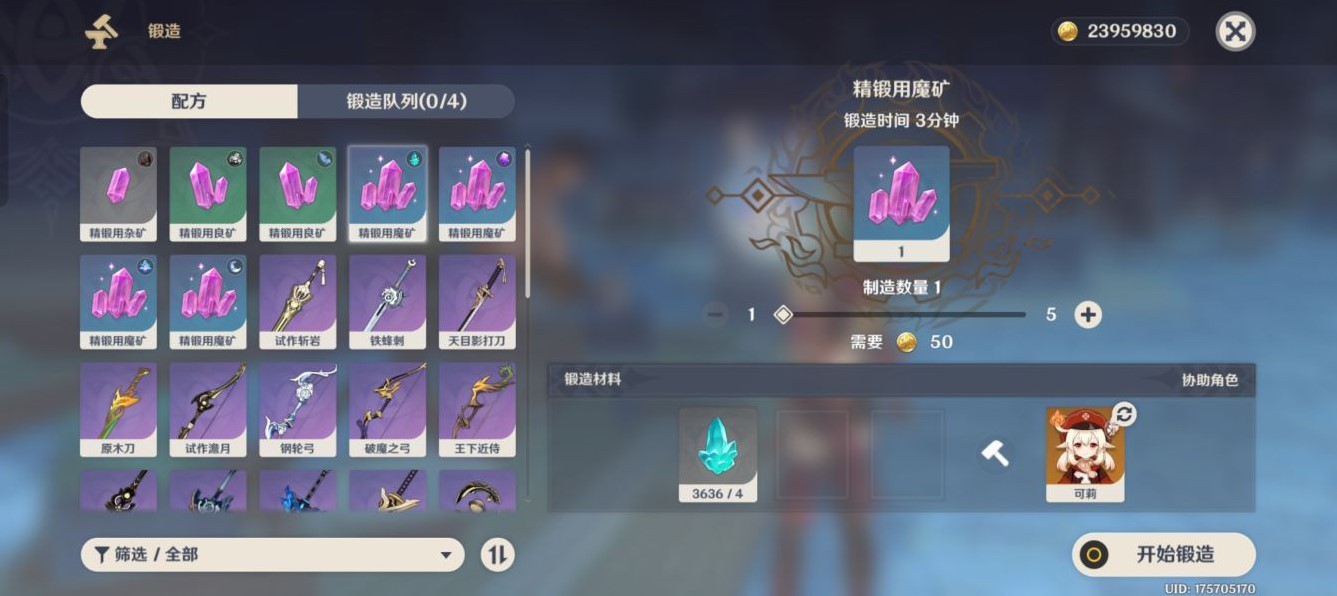Pick the 钢轮弓 bow recipe
This screenshot has height=596, width=1337.
coord(298,409)
